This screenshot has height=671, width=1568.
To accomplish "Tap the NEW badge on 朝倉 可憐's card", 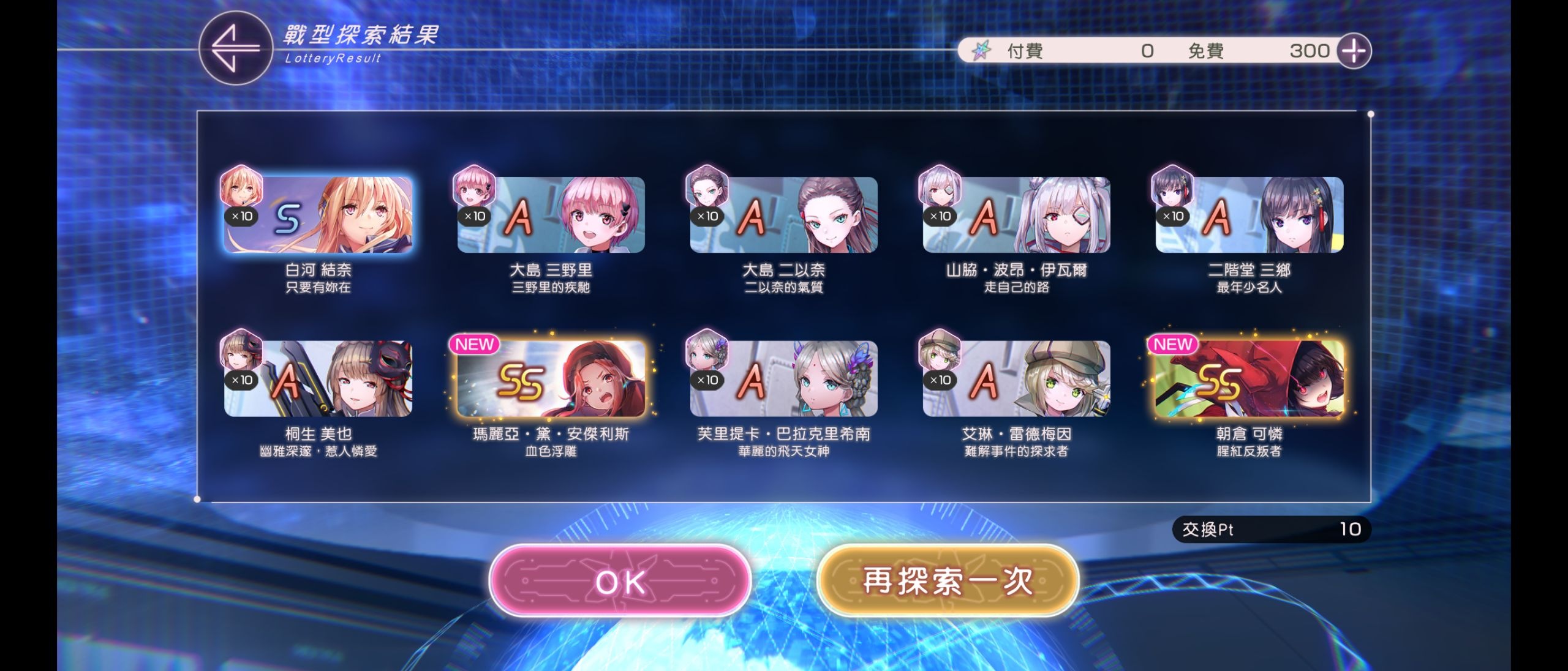I will (x=1175, y=345).
